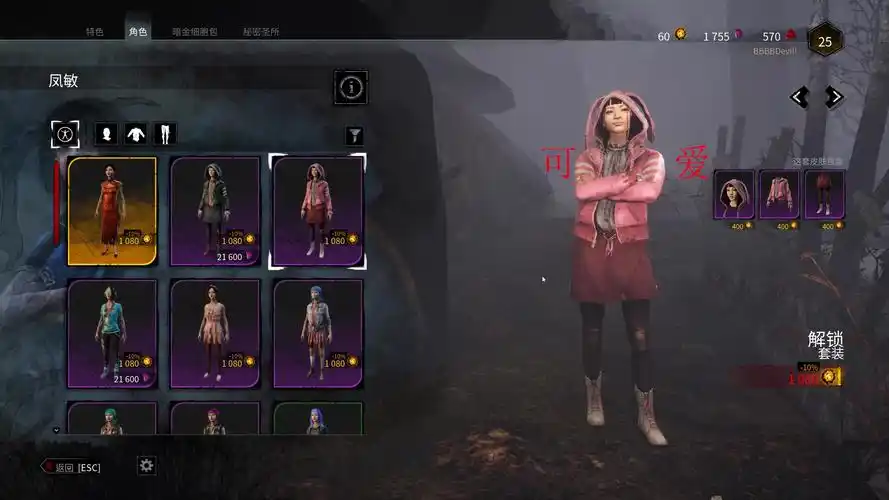The image size is (889, 500).
Task: Filter cosmetics by head pieces
Action: [x=105, y=133]
